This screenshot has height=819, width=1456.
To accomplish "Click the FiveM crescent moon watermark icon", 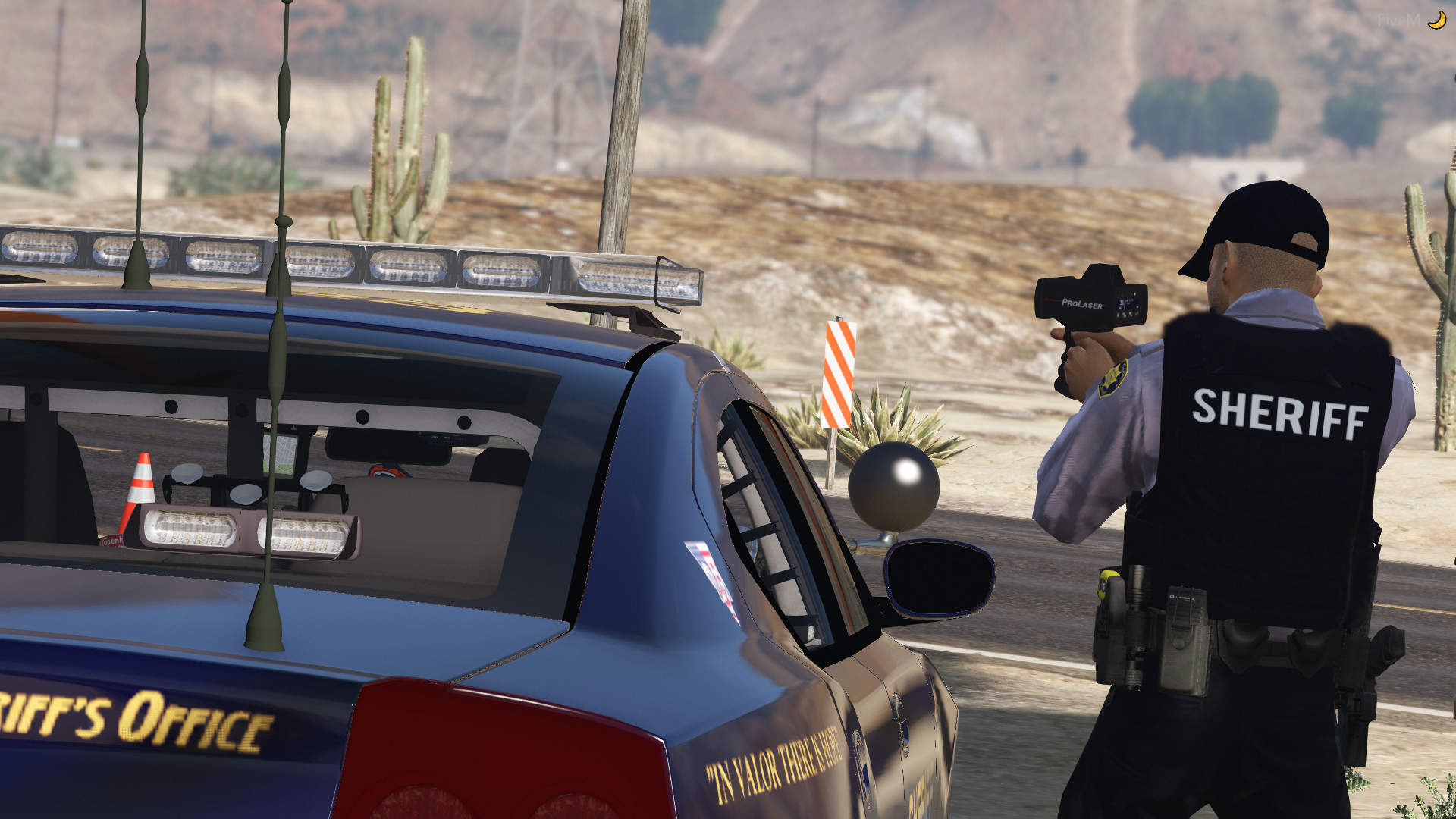I will pyautogui.click(x=1436, y=20).
